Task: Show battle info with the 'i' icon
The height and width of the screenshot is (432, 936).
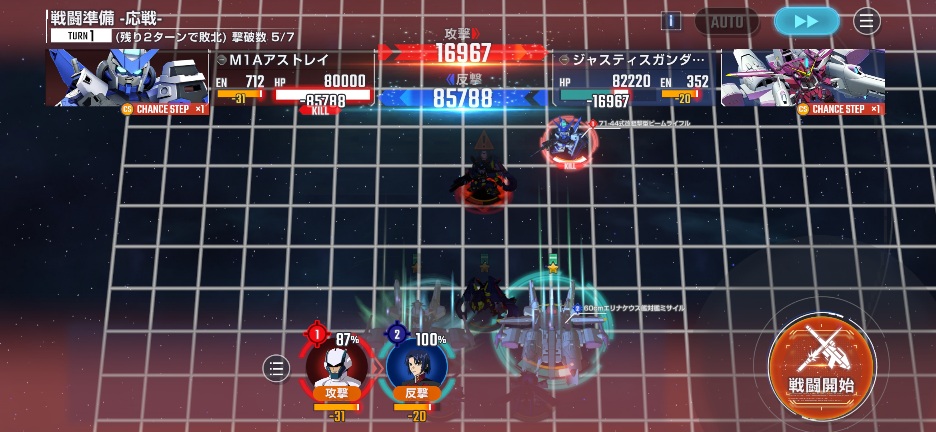Action: tap(671, 21)
